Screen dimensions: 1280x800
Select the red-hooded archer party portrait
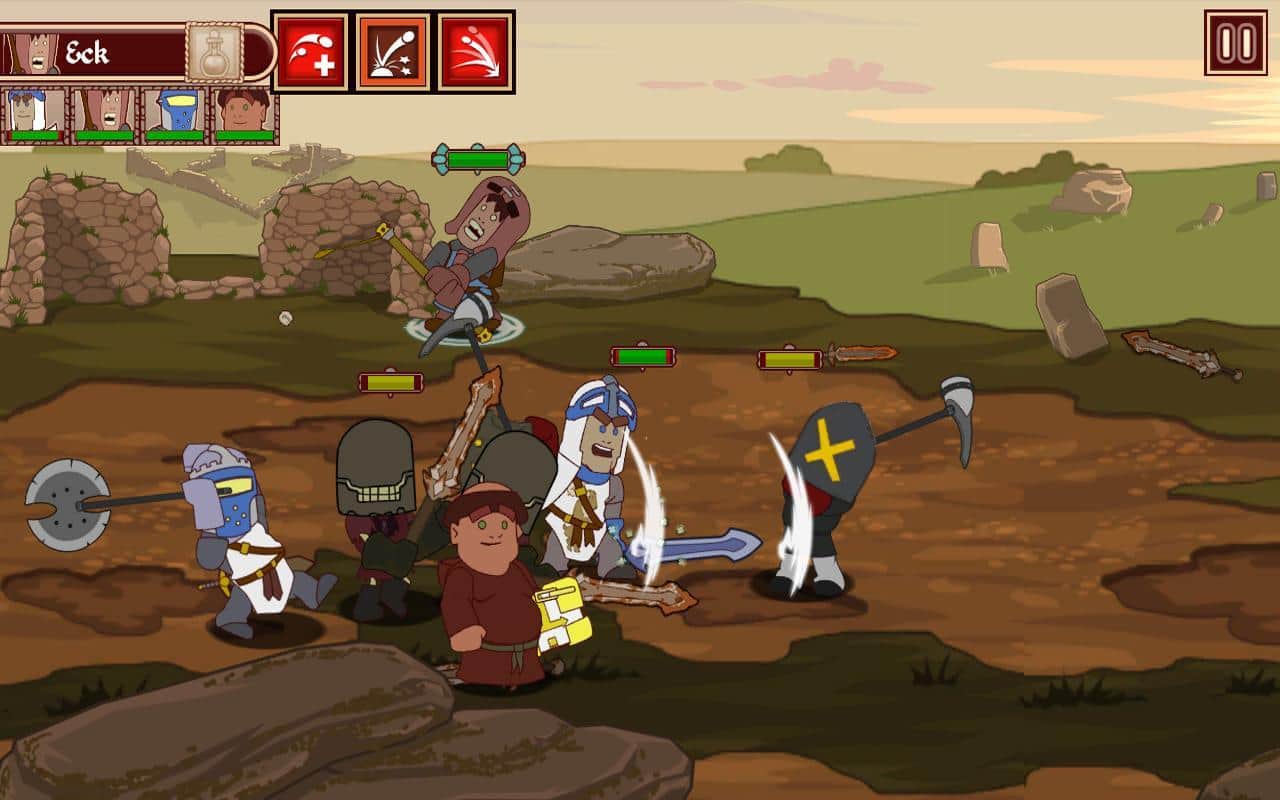pyautogui.click(x=104, y=115)
